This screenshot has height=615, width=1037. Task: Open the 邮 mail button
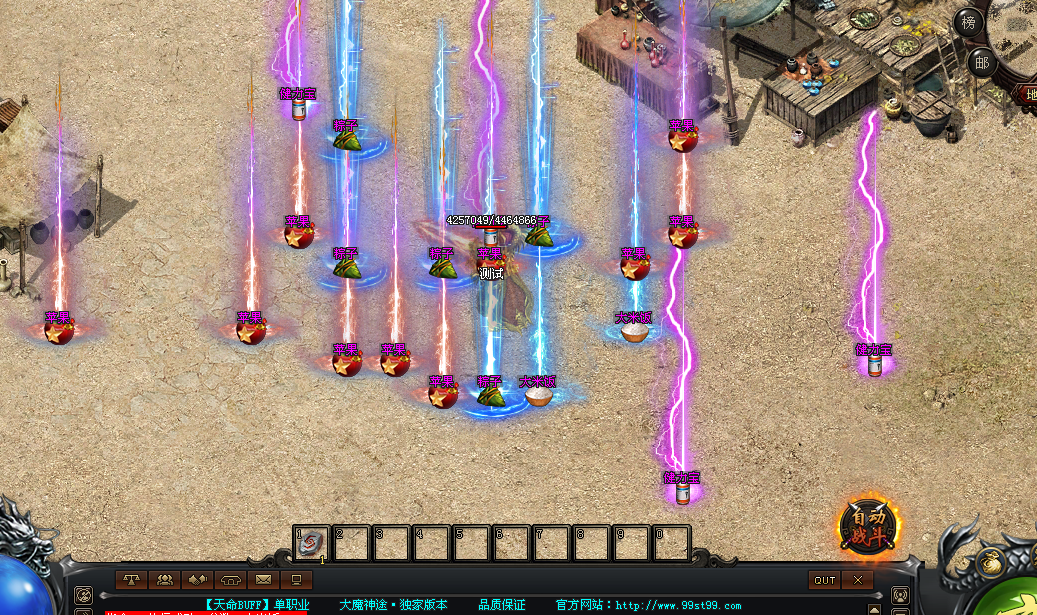click(981, 62)
